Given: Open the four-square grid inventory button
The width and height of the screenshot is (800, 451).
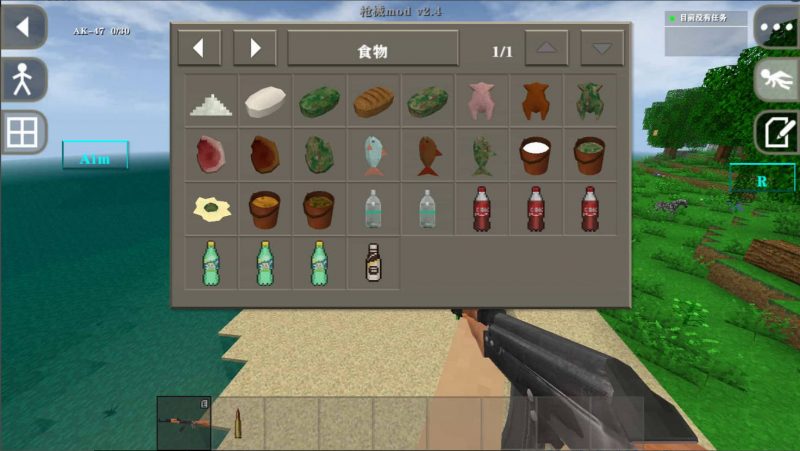Looking at the screenshot, I should (23, 132).
